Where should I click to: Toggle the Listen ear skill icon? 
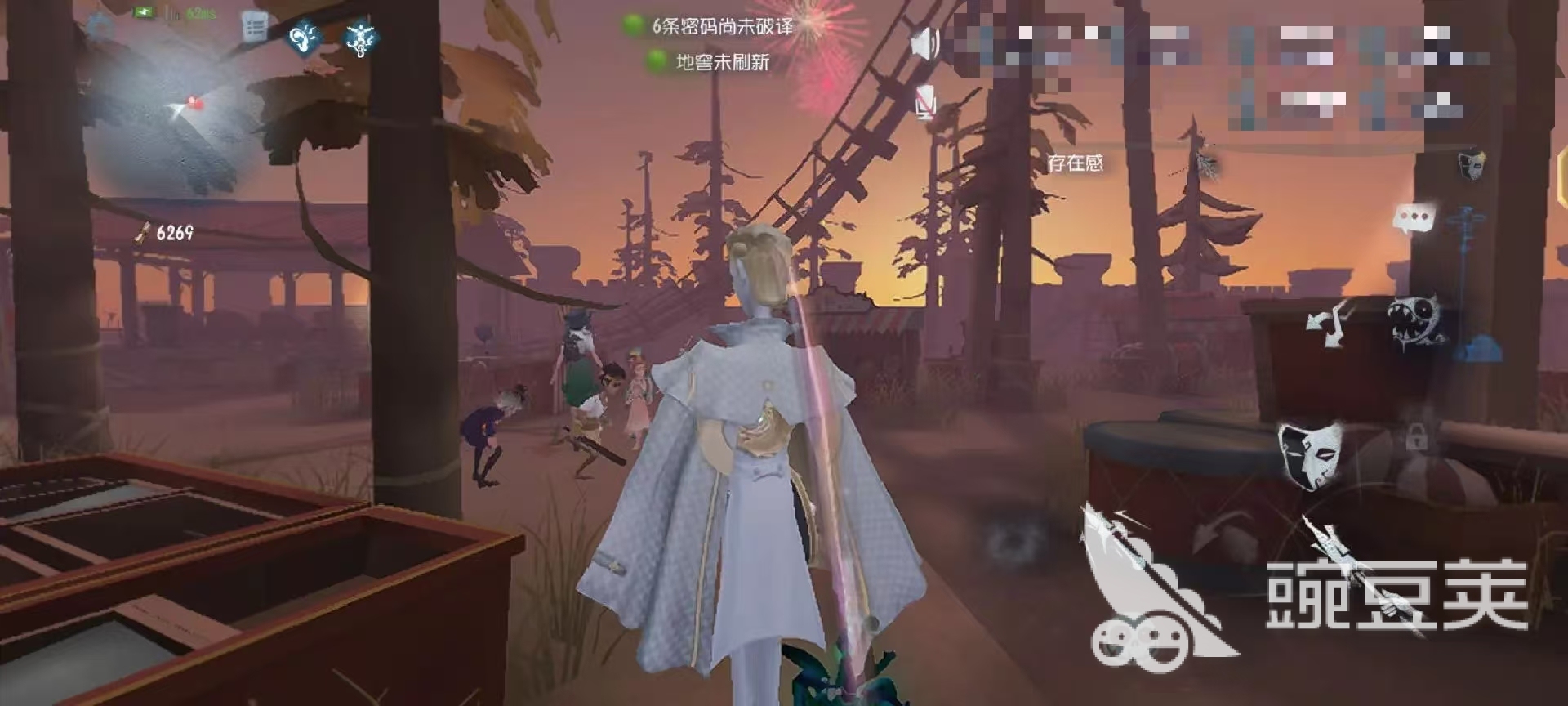(x=303, y=36)
